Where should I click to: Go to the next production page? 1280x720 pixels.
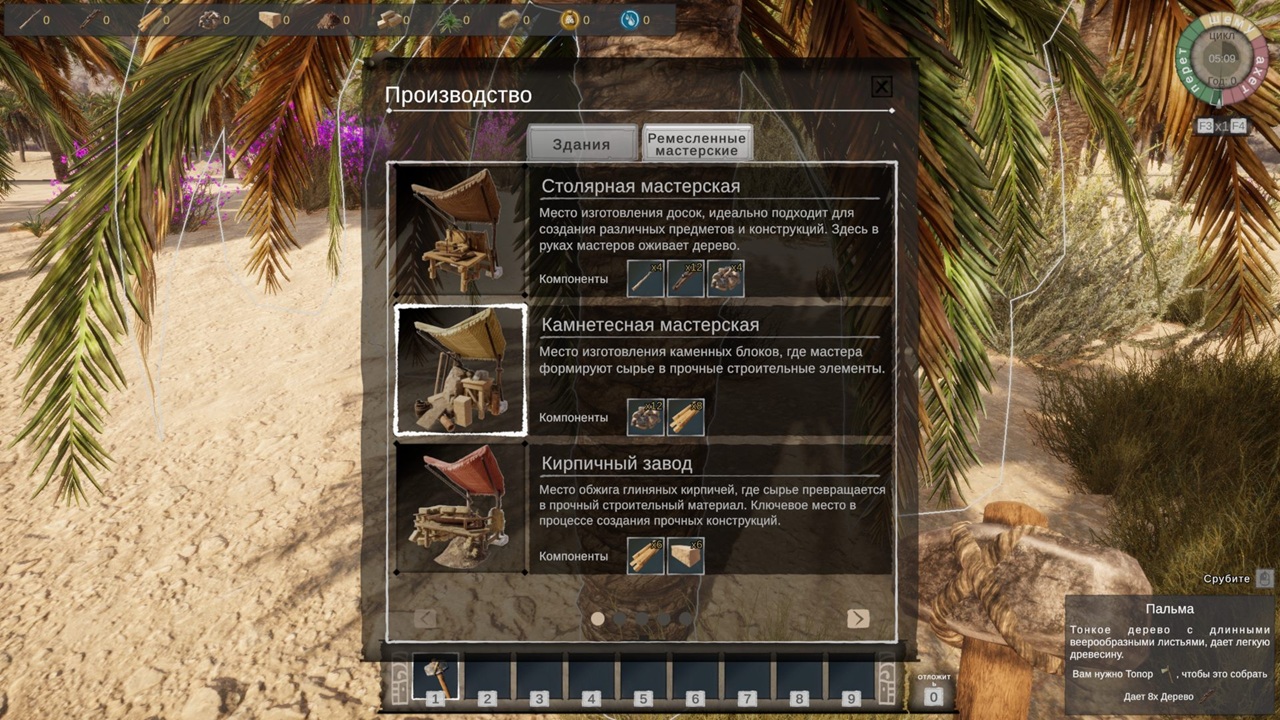(x=858, y=618)
